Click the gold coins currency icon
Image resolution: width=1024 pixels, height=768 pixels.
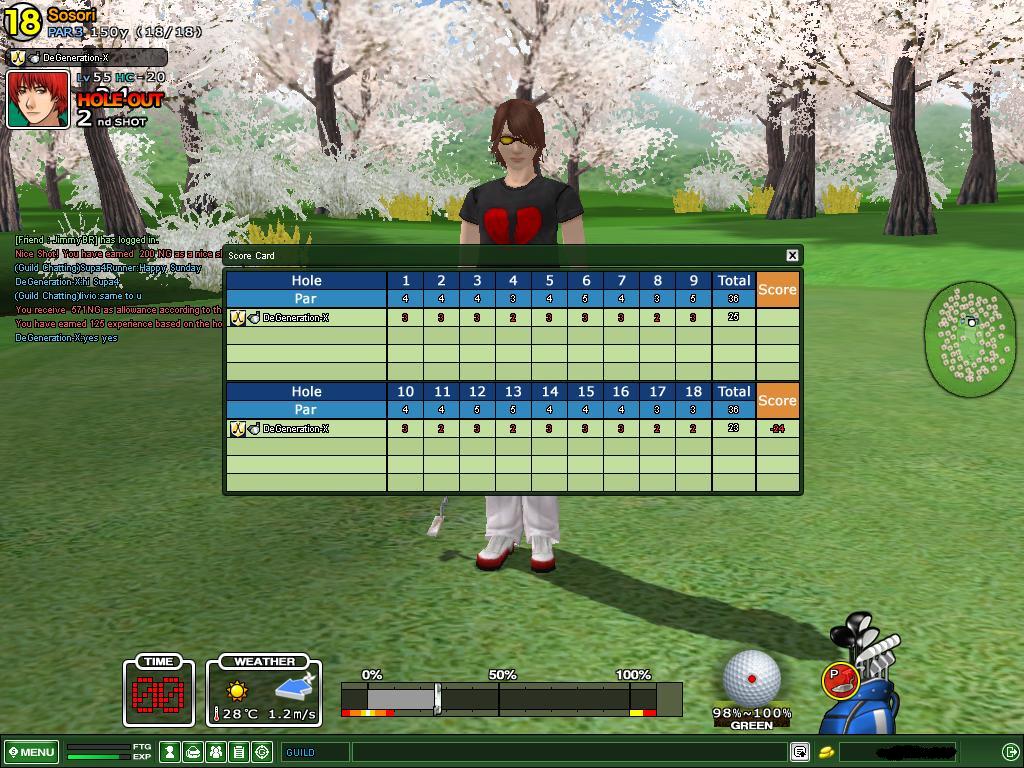826,752
